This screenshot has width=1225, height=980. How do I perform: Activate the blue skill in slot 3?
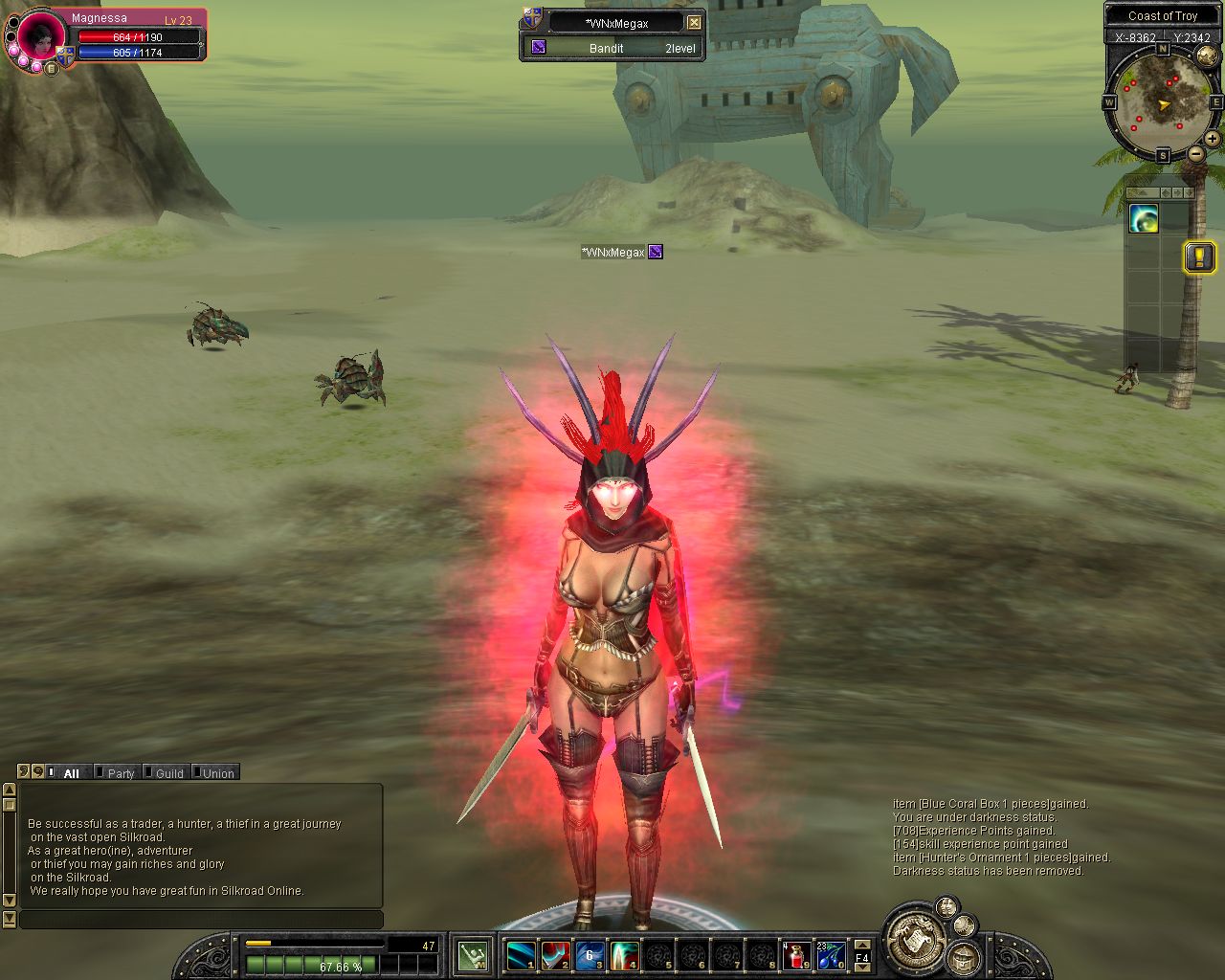(590, 955)
